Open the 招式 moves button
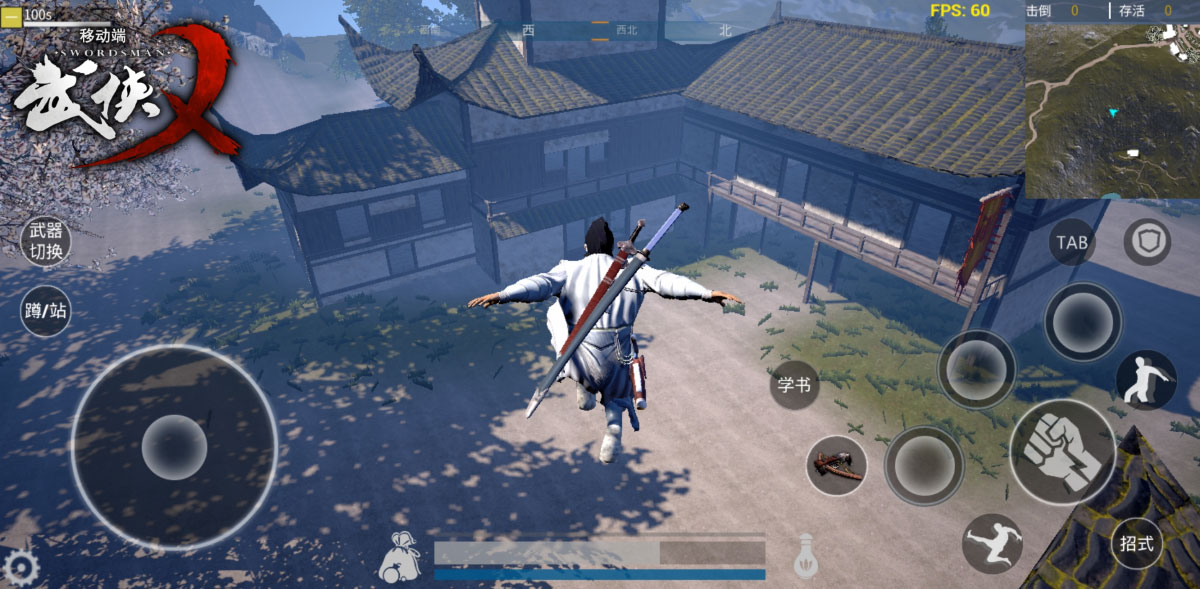 click(x=1137, y=545)
